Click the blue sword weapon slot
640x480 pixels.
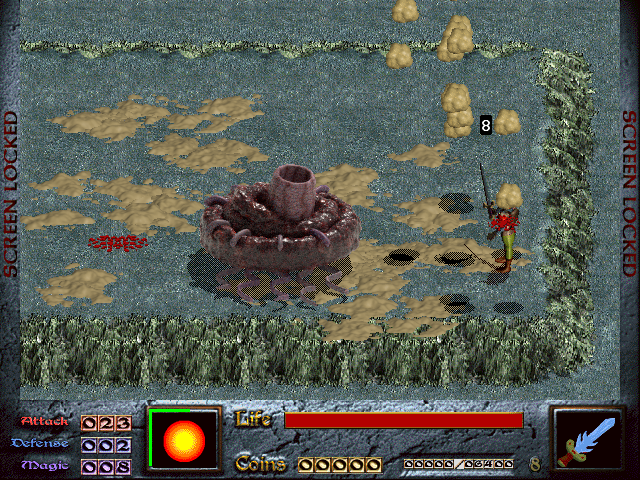tap(588, 441)
